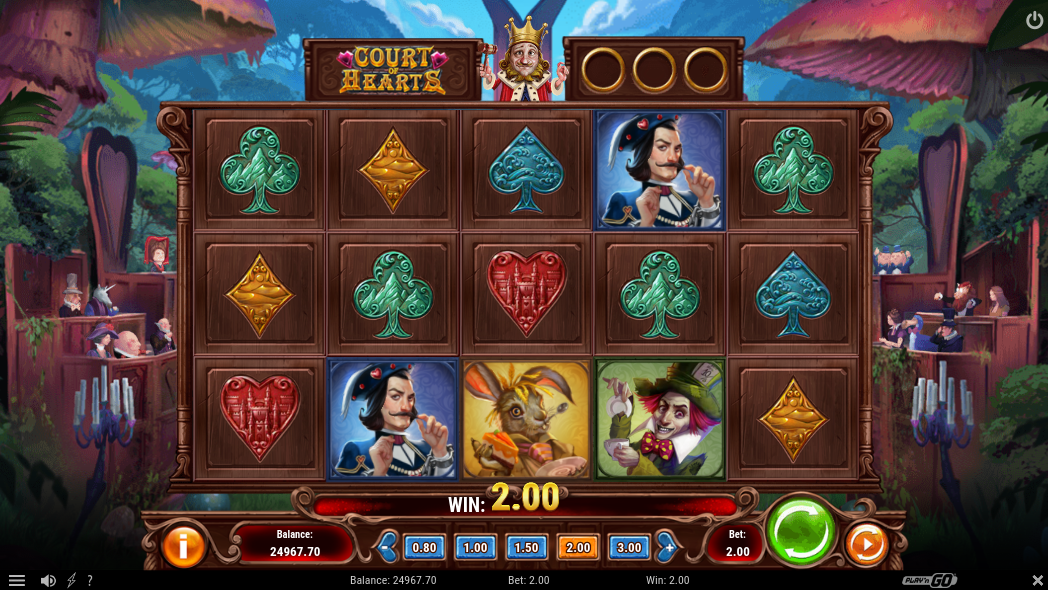Viewport: 1048px width, 590px height.
Task: Set the bet to 1.50
Action: click(x=526, y=547)
